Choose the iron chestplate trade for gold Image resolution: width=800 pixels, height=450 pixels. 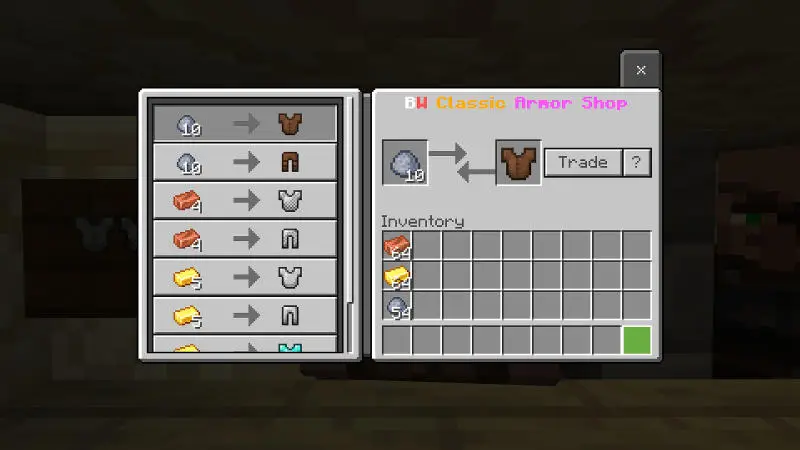[245, 276]
